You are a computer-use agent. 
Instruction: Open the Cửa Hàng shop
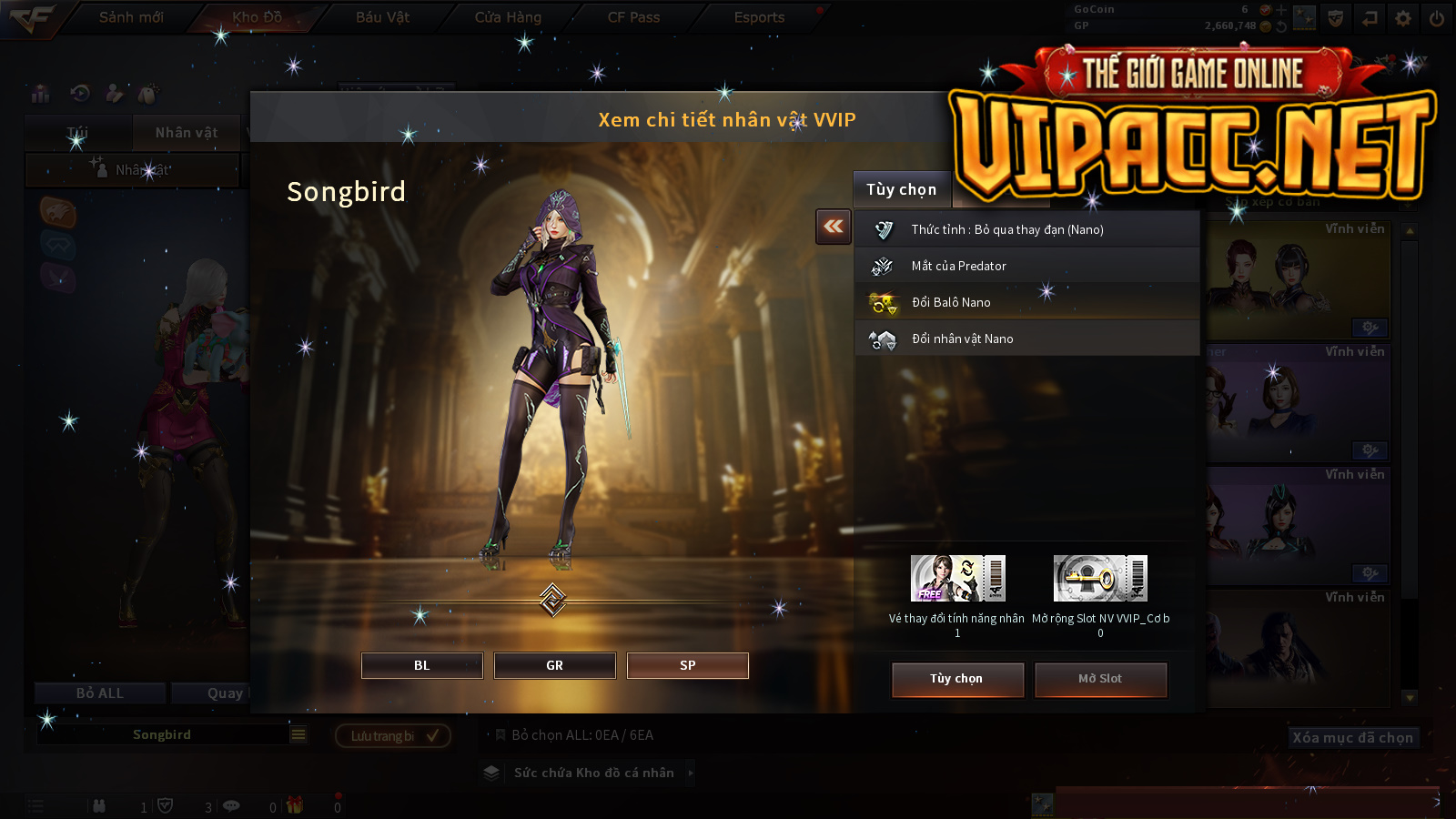click(x=508, y=17)
